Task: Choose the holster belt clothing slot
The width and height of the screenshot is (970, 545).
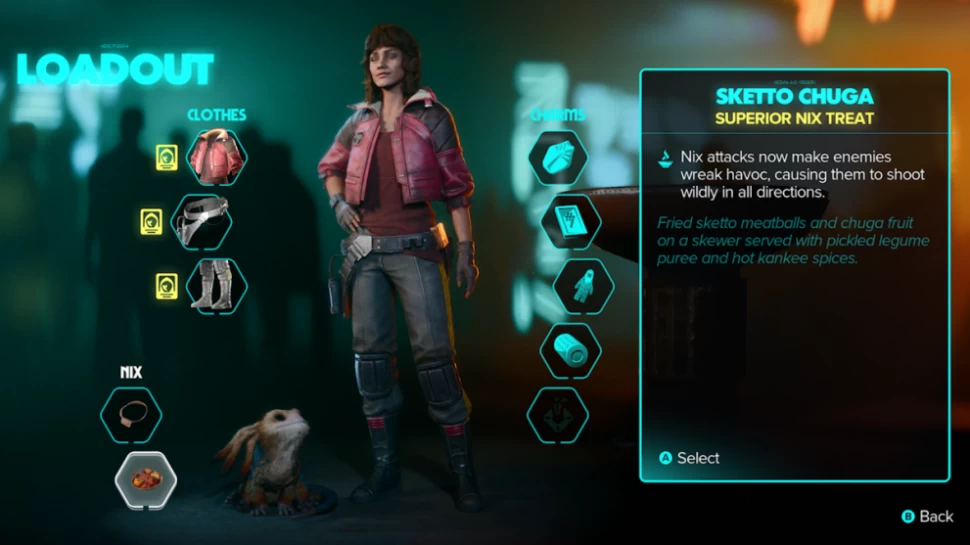Action: (202, 221)
